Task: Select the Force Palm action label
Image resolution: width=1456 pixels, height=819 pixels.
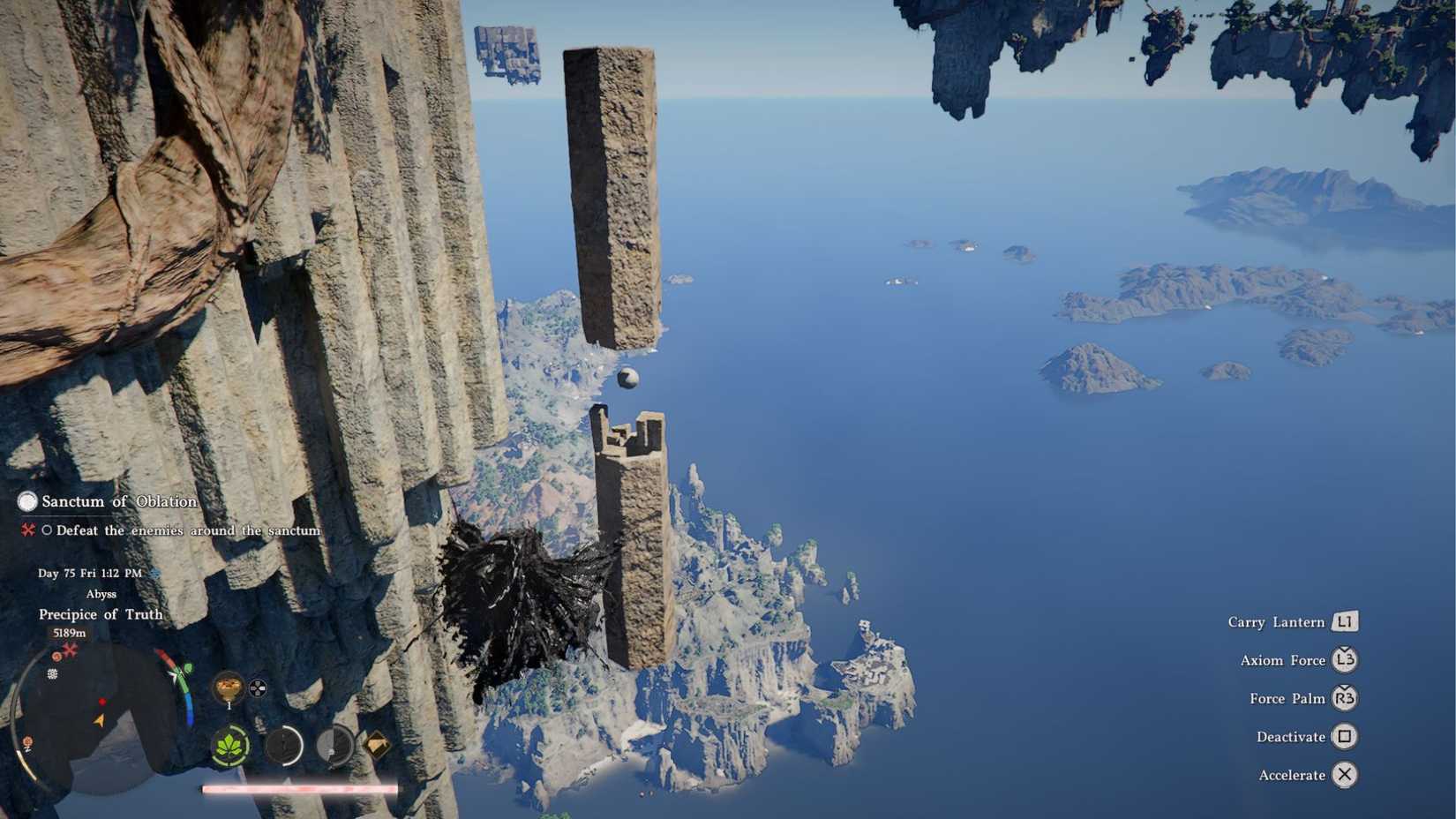Action: [1287, 698]
